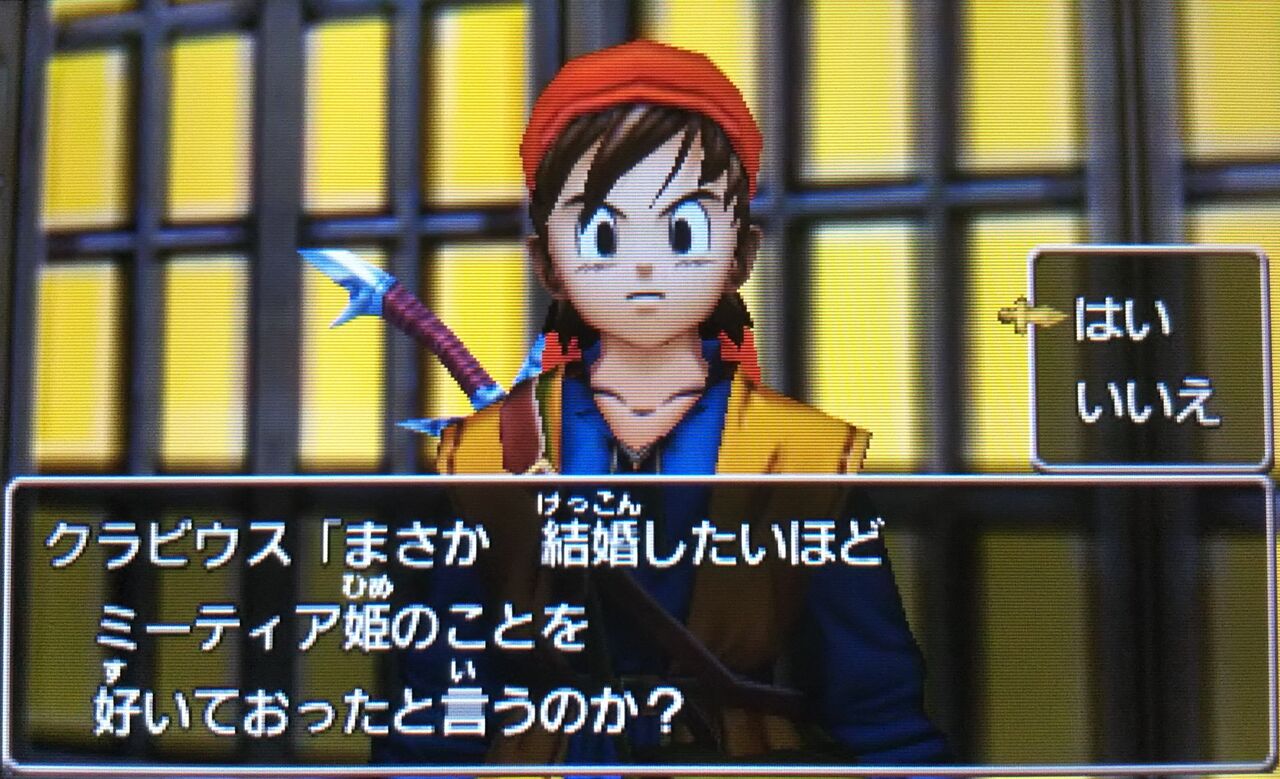This screenshot has width=1280, height=779.
Task: Click the dialogue box's white frame
Action: pyautogui.click(x=640, y=480)
